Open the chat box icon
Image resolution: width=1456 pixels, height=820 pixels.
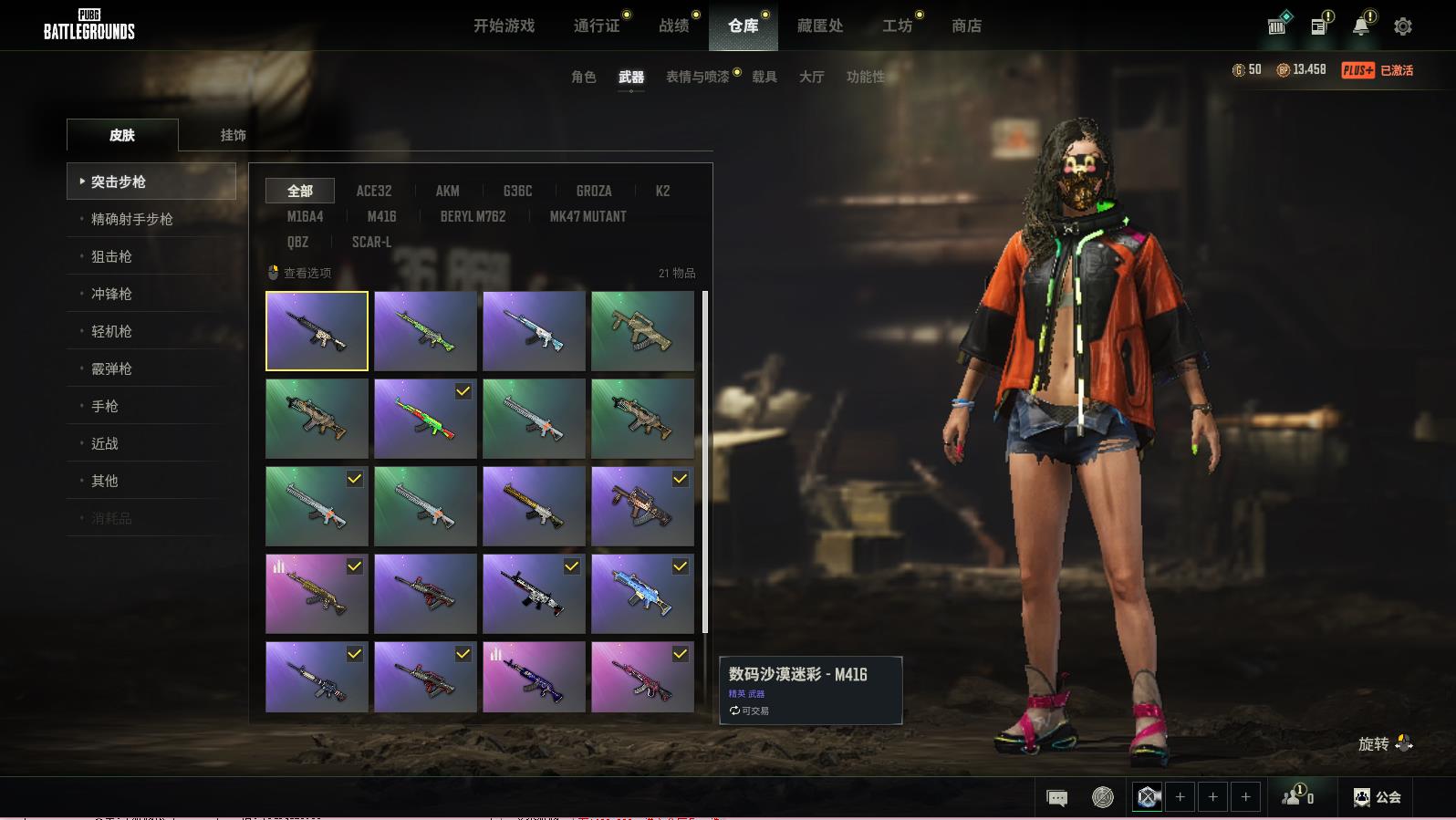click(1056, 798)
